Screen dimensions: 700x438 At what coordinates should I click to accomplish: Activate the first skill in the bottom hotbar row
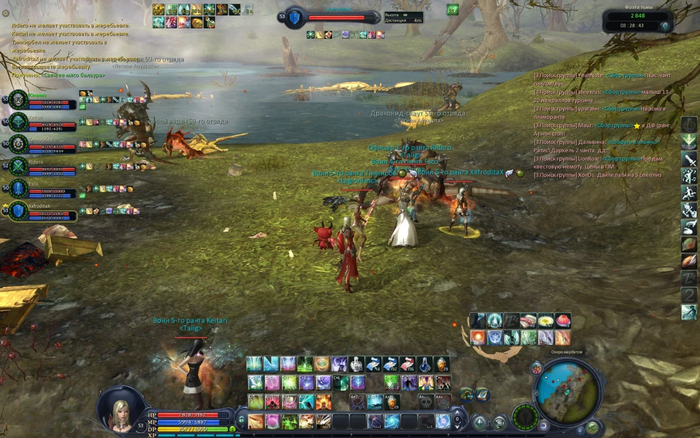pos(255,421)
